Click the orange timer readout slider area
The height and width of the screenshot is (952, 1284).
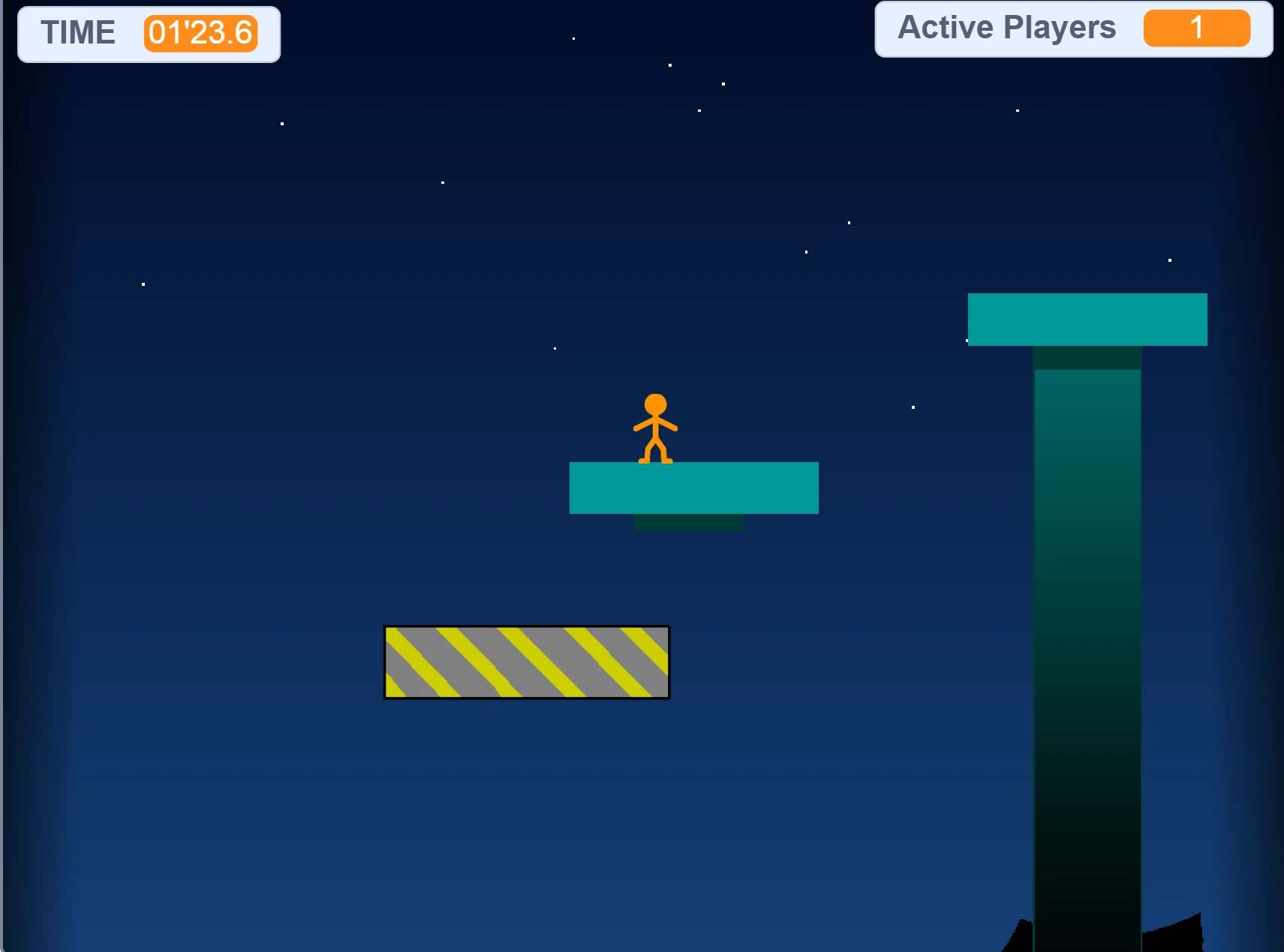[x=200, y=33]
